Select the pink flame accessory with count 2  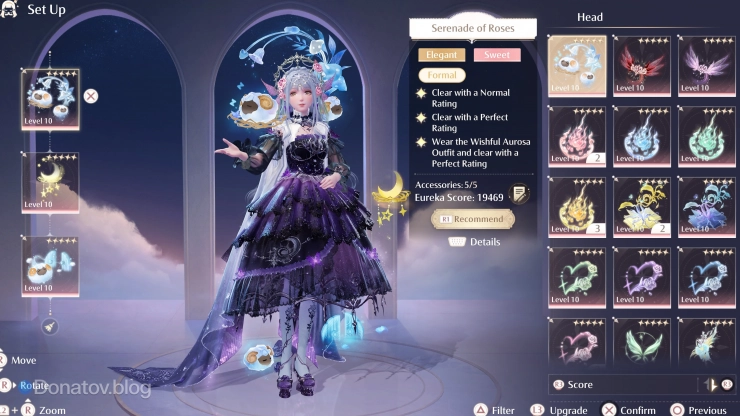coord(577,135)
